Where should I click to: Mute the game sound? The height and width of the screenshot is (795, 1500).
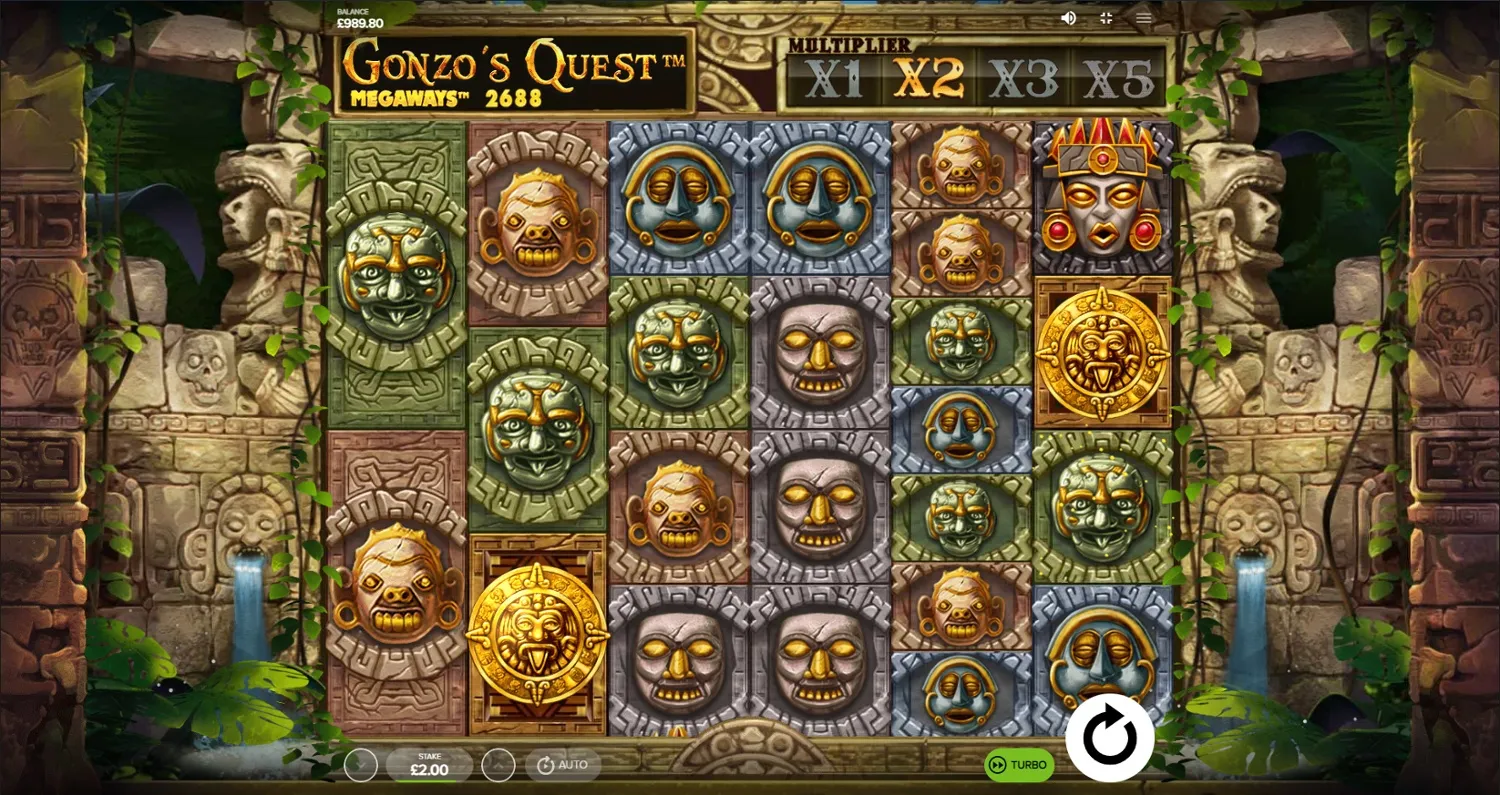point(1068,17)
